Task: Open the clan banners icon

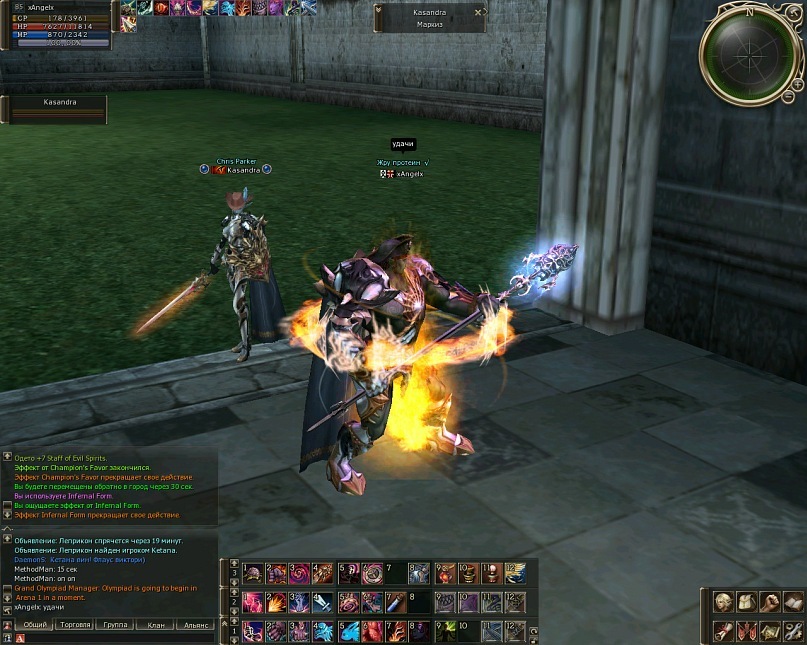Action: point(745,631)
